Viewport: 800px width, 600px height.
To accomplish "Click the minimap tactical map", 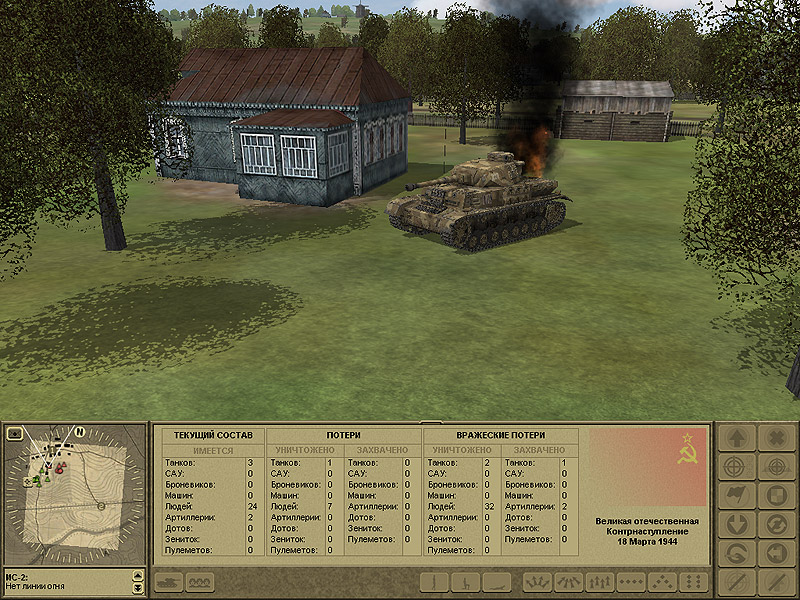I will (x=75, y=494).
